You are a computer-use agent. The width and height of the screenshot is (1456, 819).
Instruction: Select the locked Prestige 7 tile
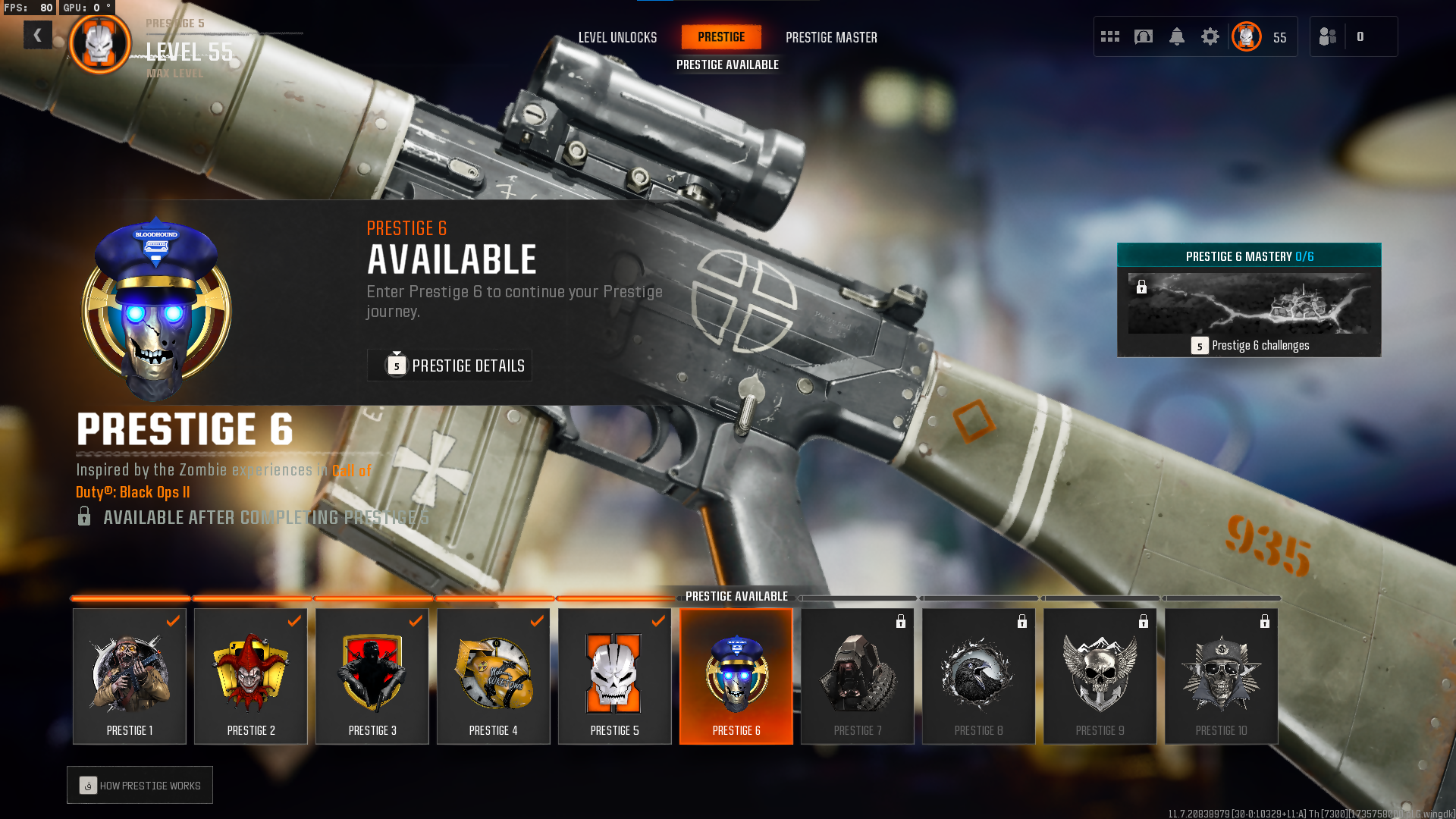coord(858,676)
